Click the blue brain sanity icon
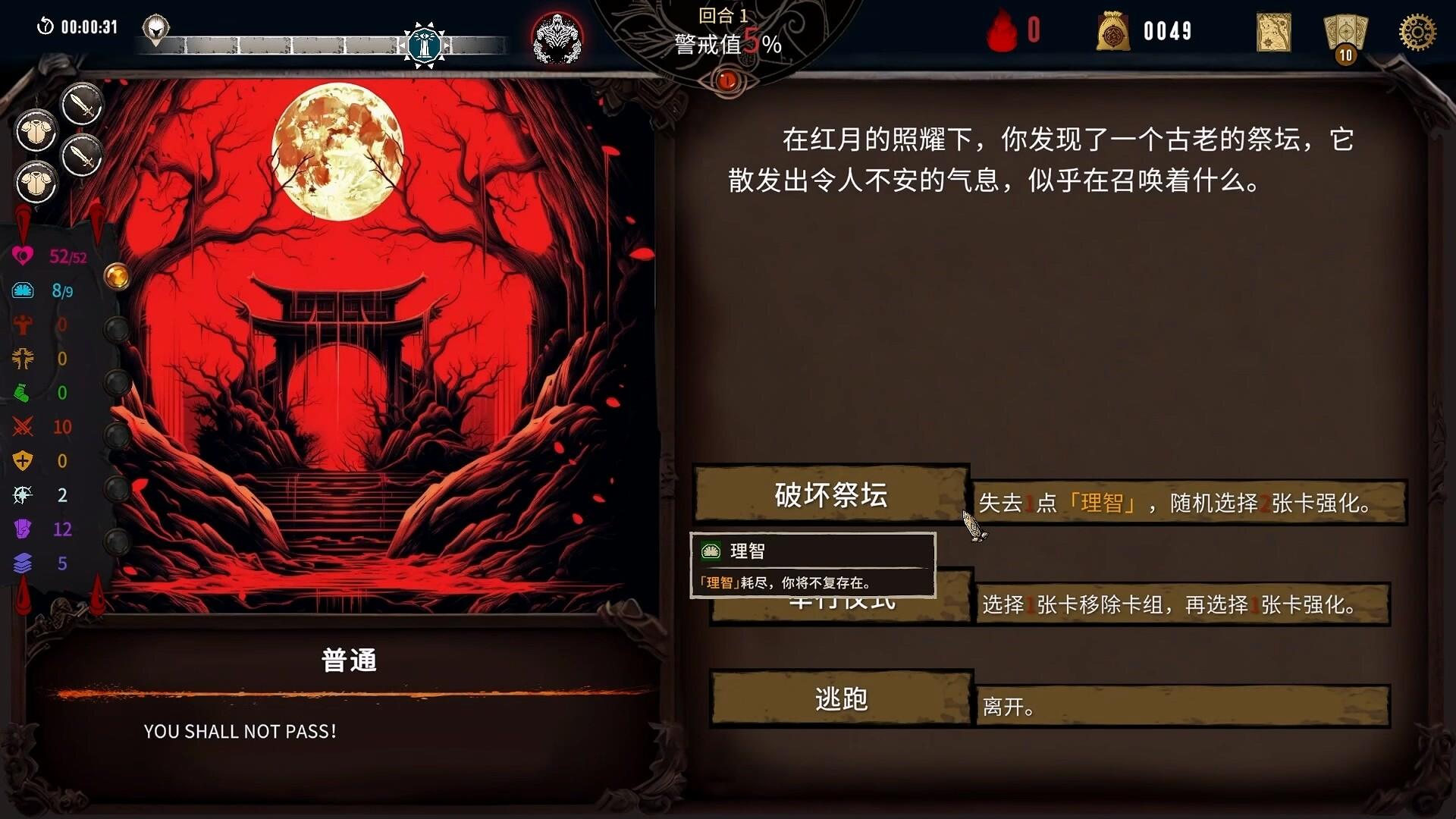Viewport: 1456px width, 819px height. pyautogui.click(x=23, y=290)
